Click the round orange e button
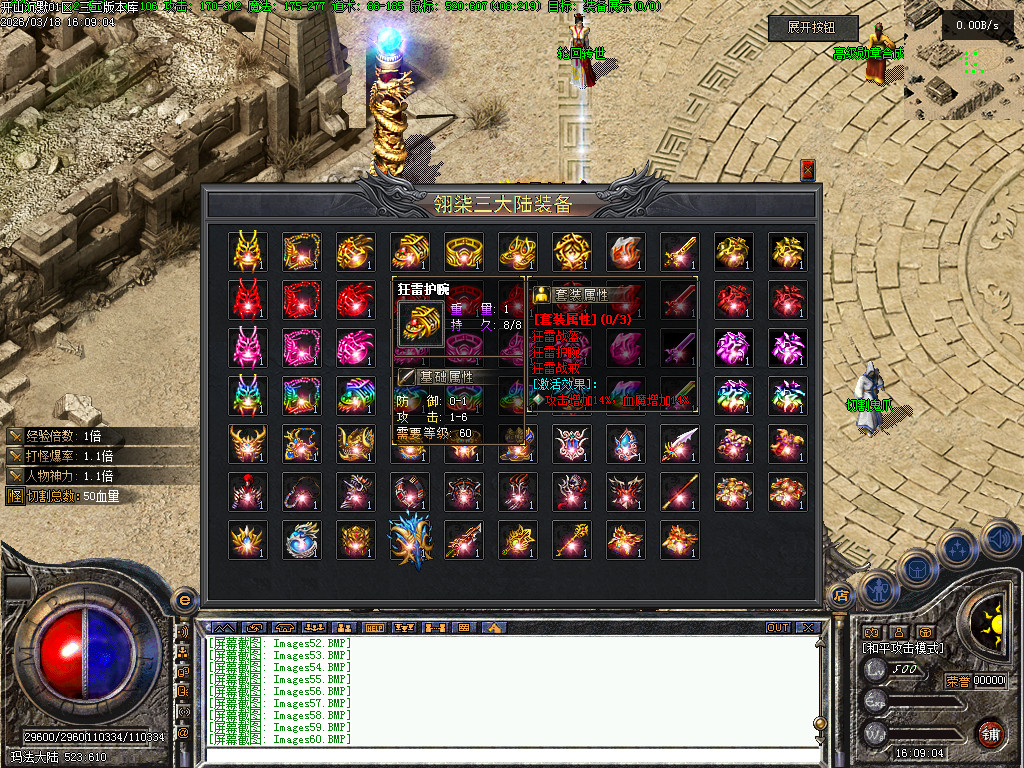 (184, 600)
